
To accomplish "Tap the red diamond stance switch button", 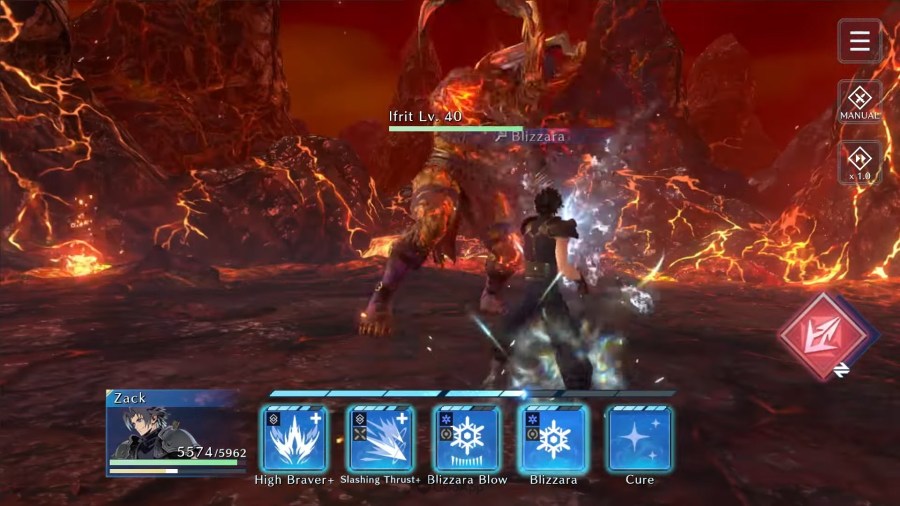I will click(825, 337).
